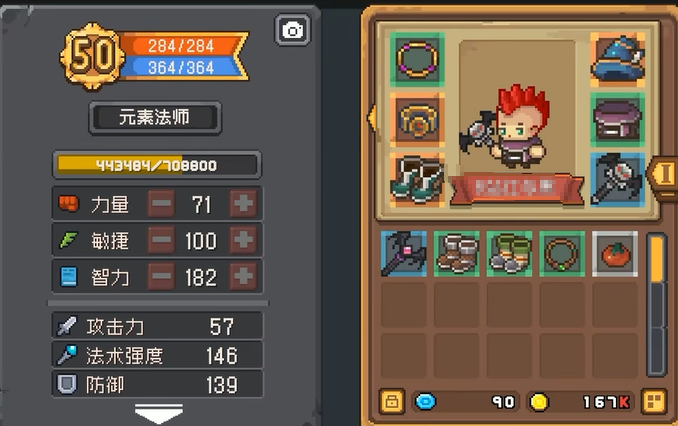
Task: Select the equipped purple chest armor
Action: pos(617,120)
